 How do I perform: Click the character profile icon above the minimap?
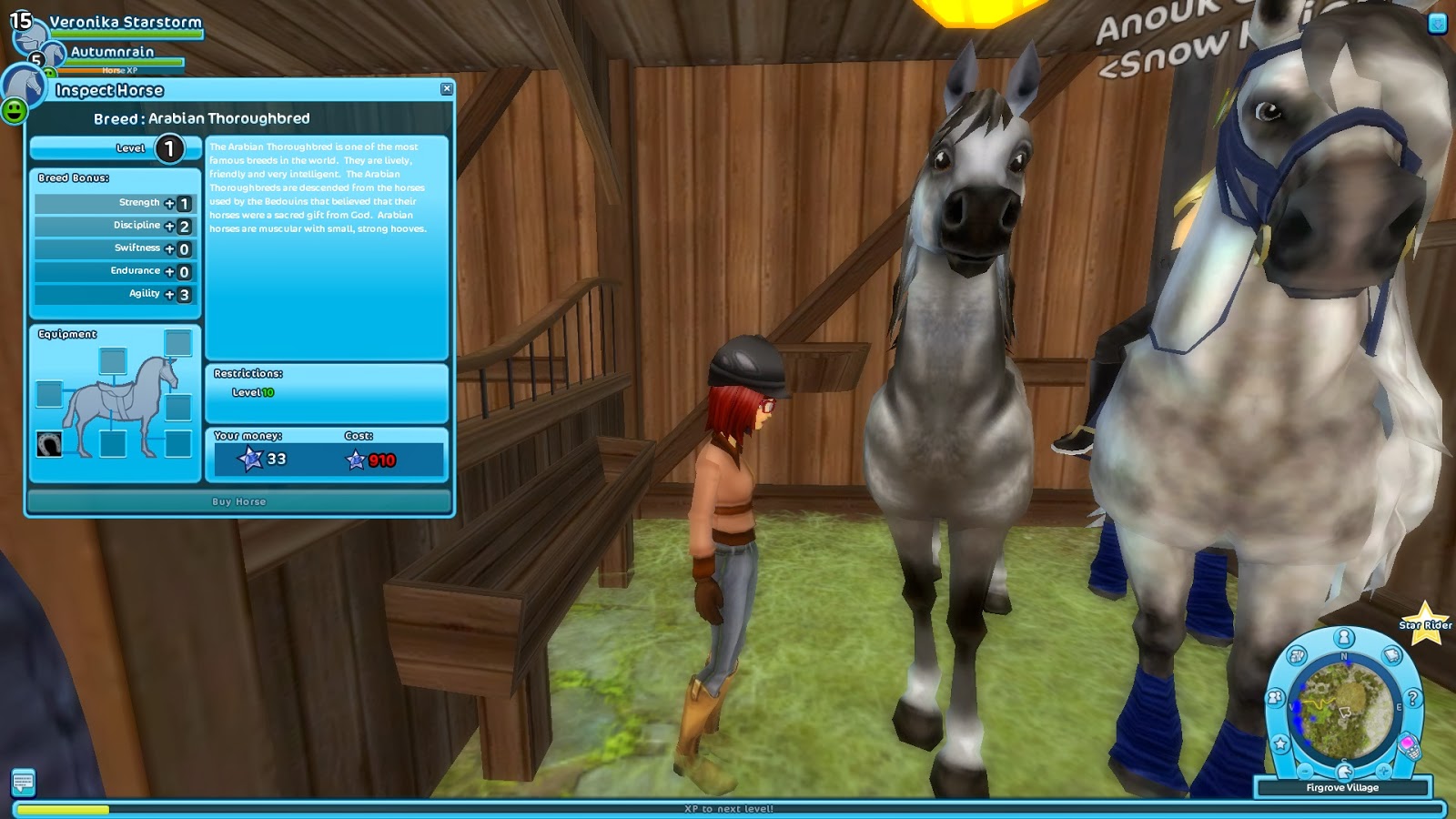click(1343, 638)
